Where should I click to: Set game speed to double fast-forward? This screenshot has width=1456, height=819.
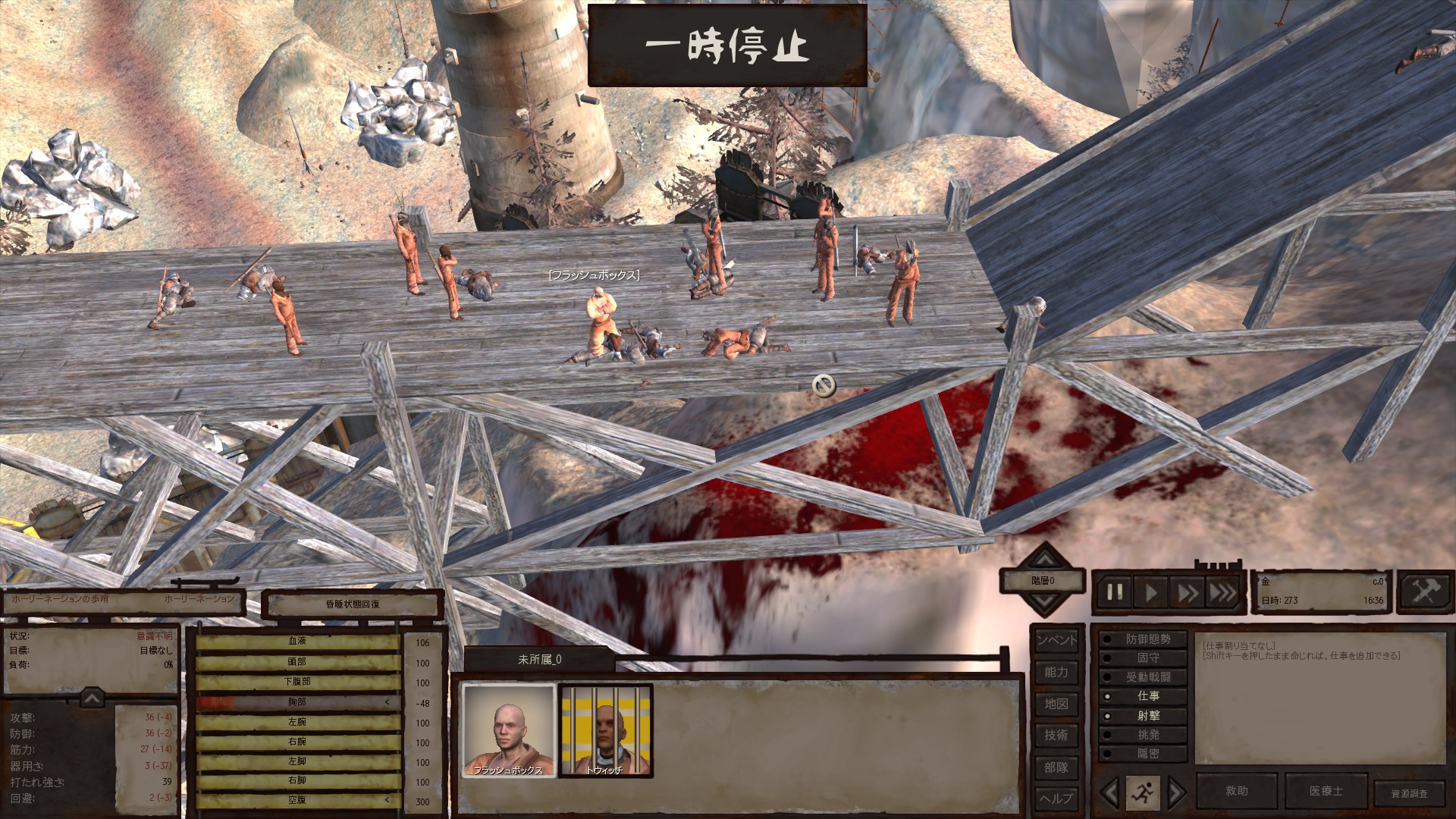[x=1187, y=592]
